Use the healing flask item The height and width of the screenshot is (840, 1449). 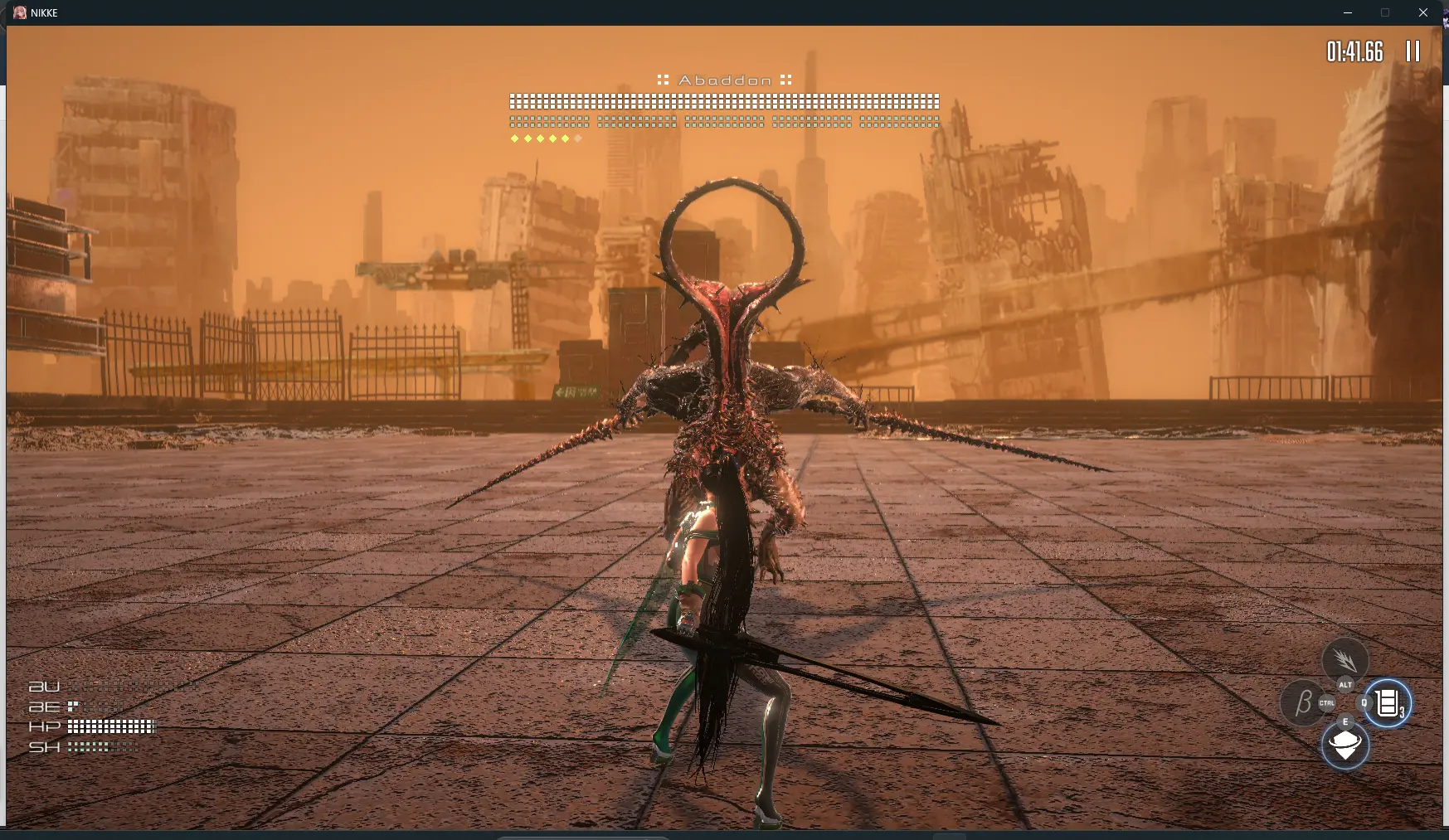[1388, 703]
